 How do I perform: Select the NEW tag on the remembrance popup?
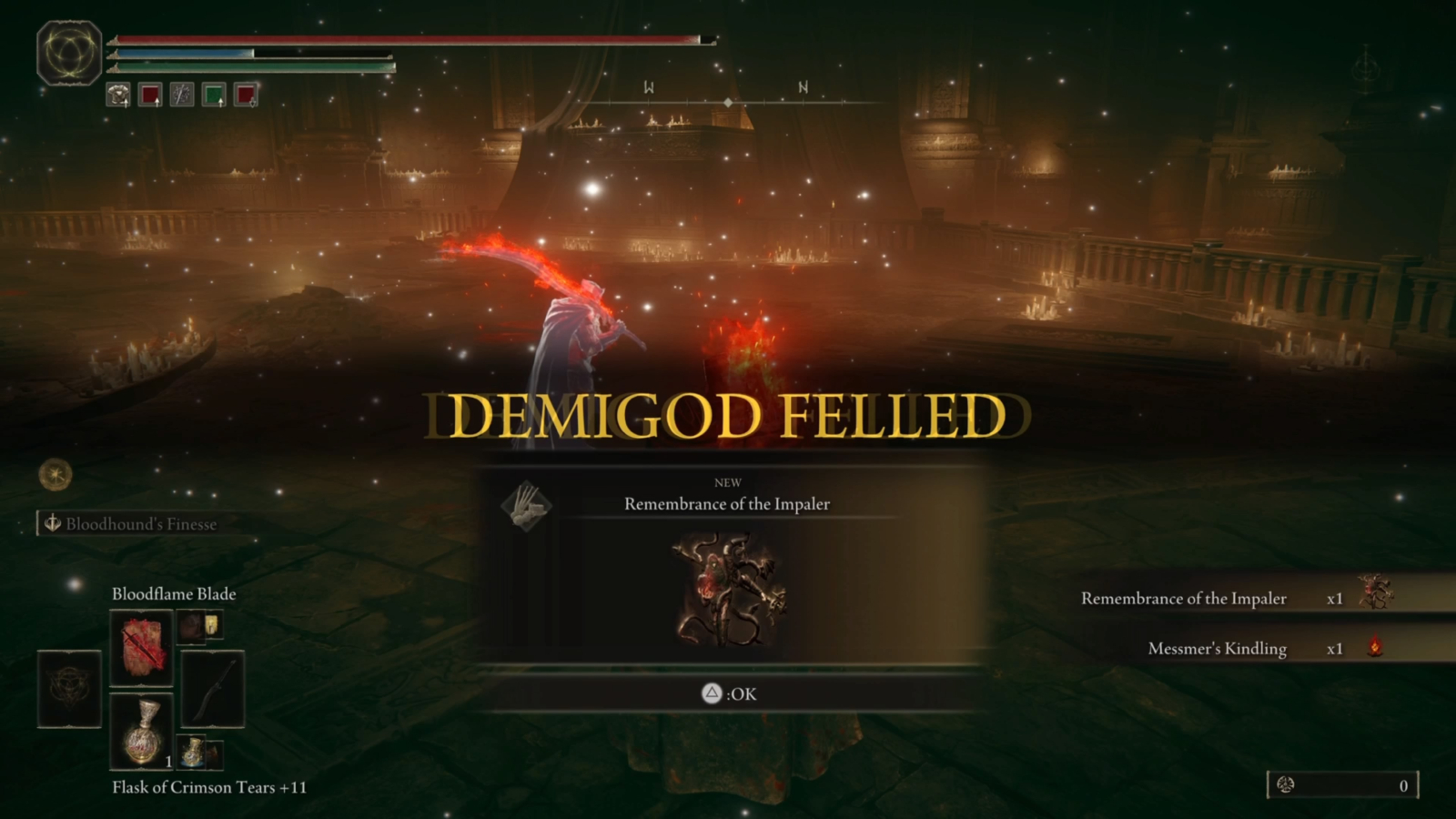coord(728,482)
